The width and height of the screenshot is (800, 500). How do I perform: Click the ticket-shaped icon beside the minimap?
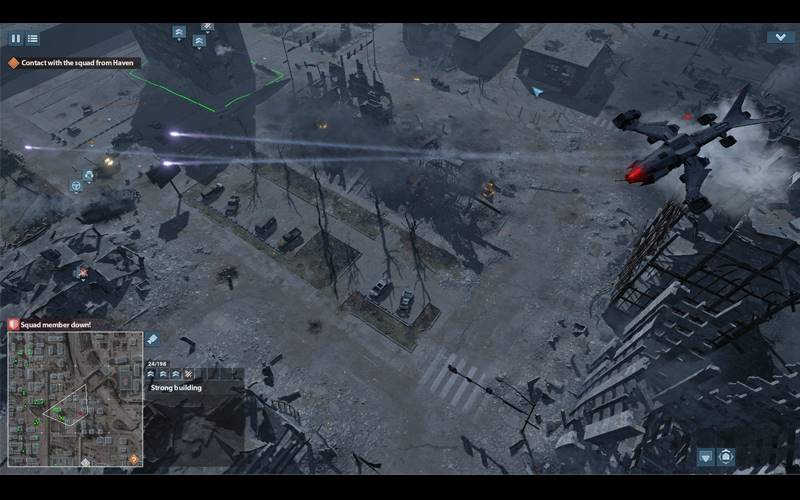click(153, 340)
